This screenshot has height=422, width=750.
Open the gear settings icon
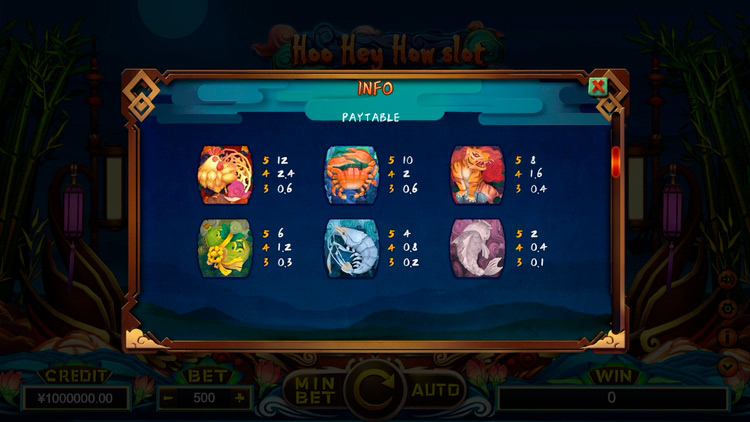728,310
